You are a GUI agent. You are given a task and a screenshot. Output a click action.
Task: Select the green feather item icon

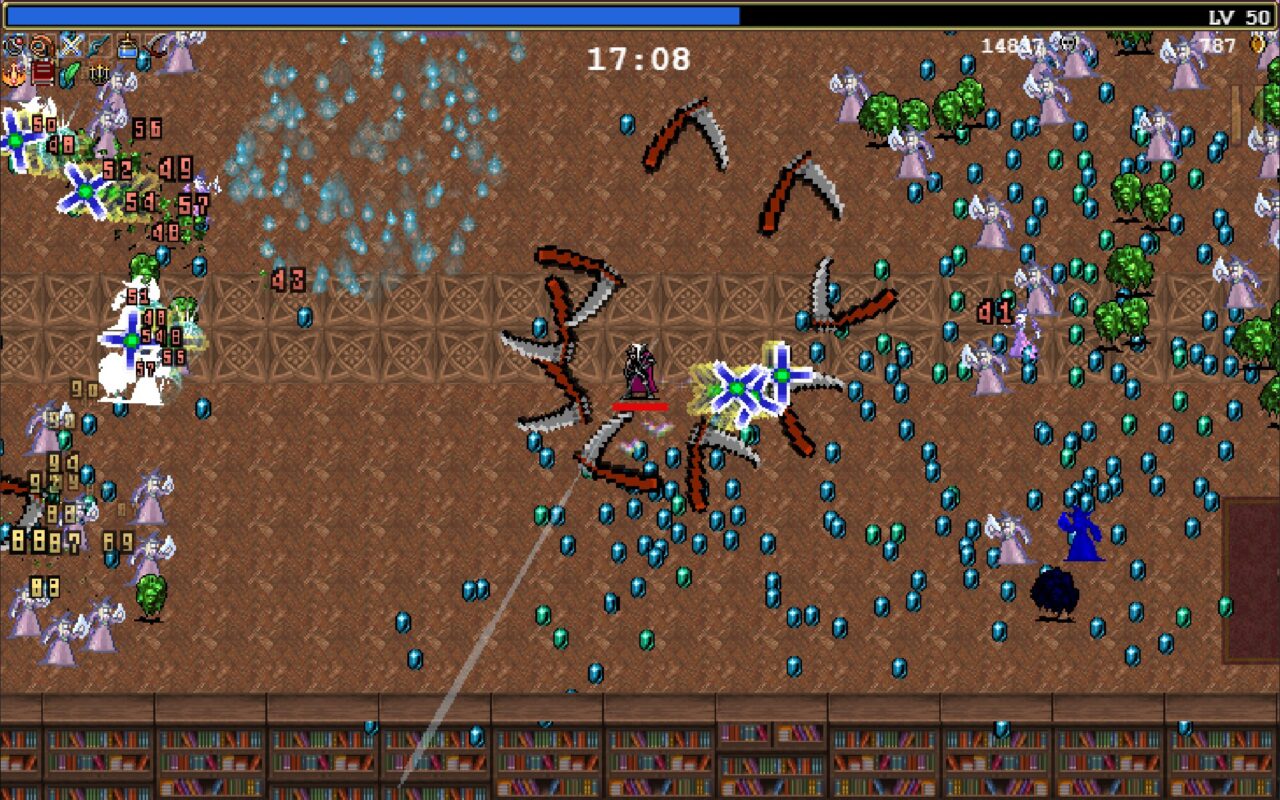click(x=71, y=73)
